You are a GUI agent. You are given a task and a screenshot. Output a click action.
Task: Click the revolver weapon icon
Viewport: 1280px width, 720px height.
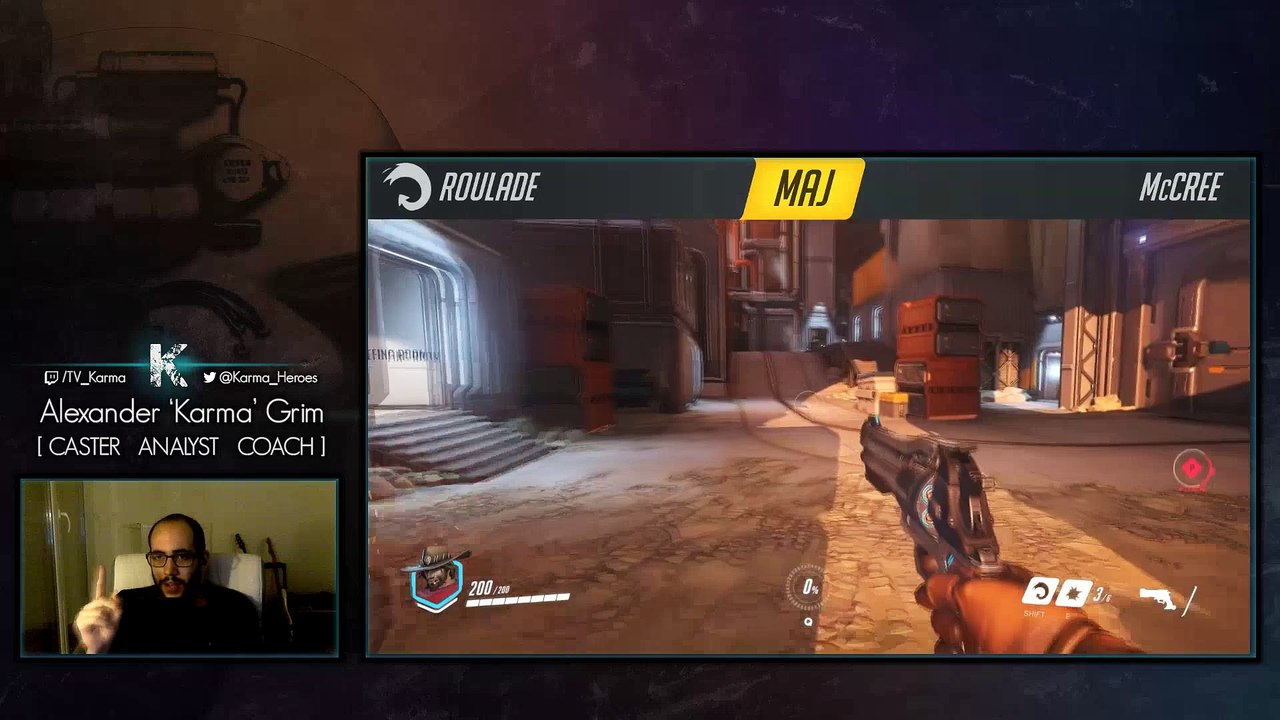pyautogui.click(x=1160, y=598)
